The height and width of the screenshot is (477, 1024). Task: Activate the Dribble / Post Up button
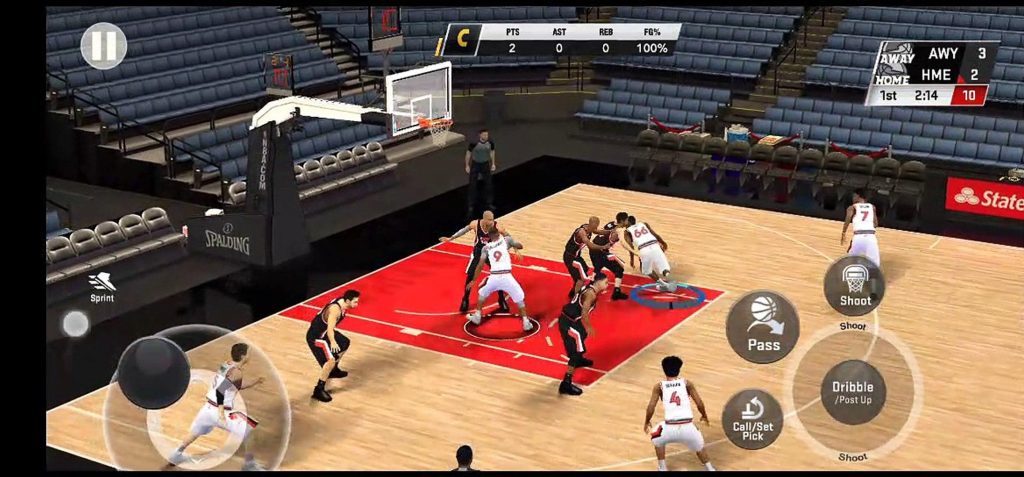(x=853, y=392)
